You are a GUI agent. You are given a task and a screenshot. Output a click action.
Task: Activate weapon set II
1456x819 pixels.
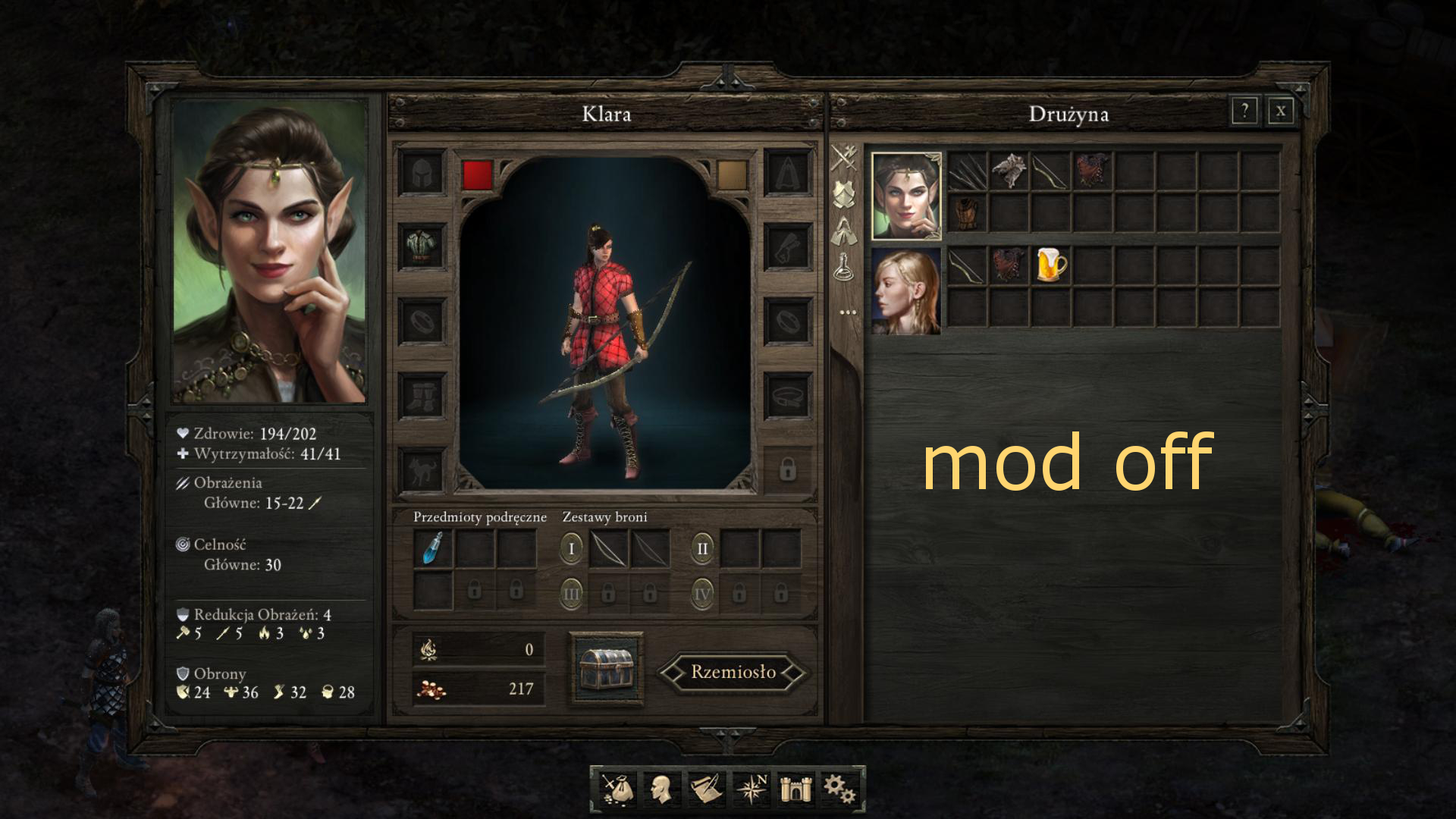[x=702, y=548]
